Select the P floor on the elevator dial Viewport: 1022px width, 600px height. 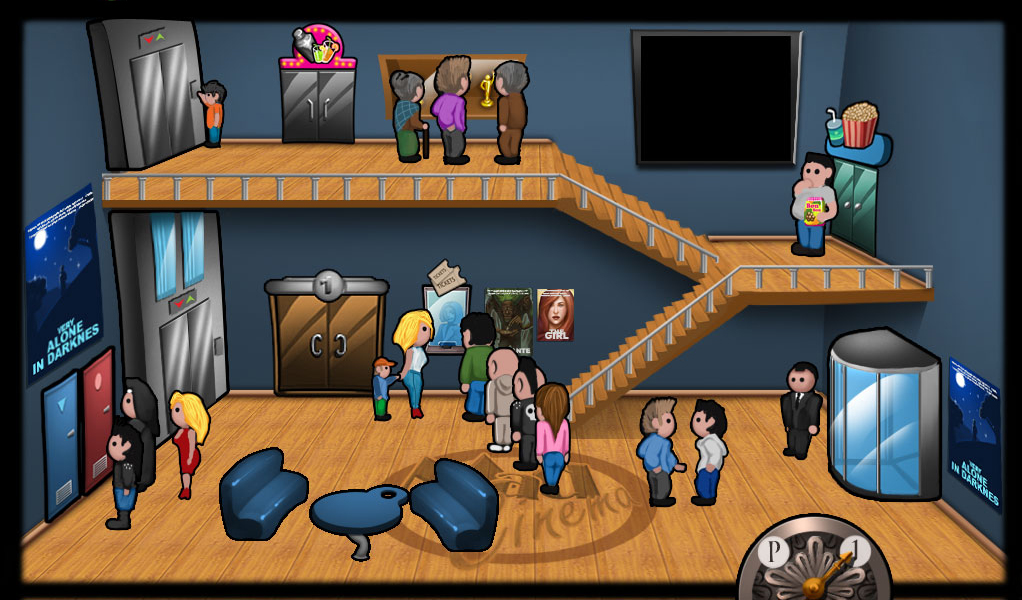tap(772, 553)
